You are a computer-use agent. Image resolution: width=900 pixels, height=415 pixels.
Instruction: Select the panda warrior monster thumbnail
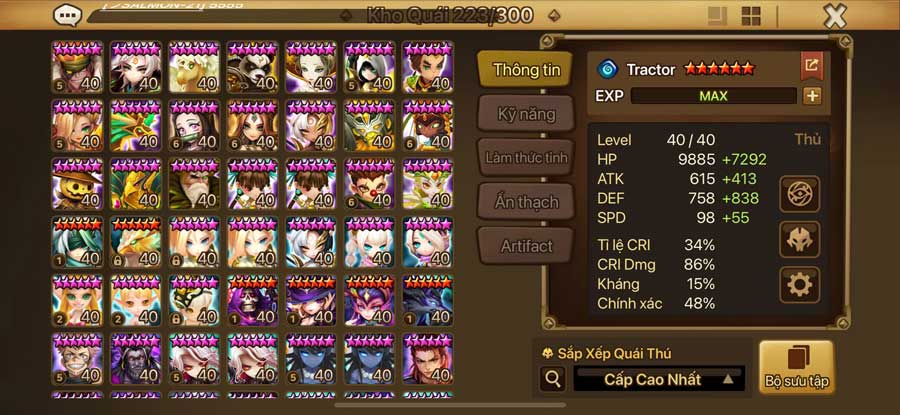[252, 68]
